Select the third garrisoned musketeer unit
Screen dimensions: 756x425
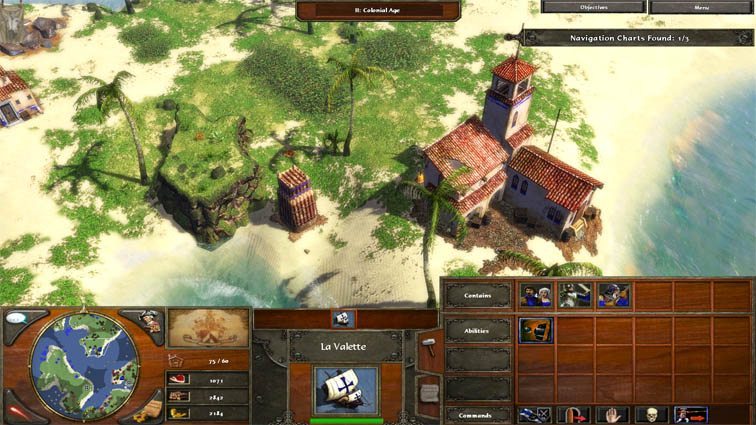[x=613, y=295]
